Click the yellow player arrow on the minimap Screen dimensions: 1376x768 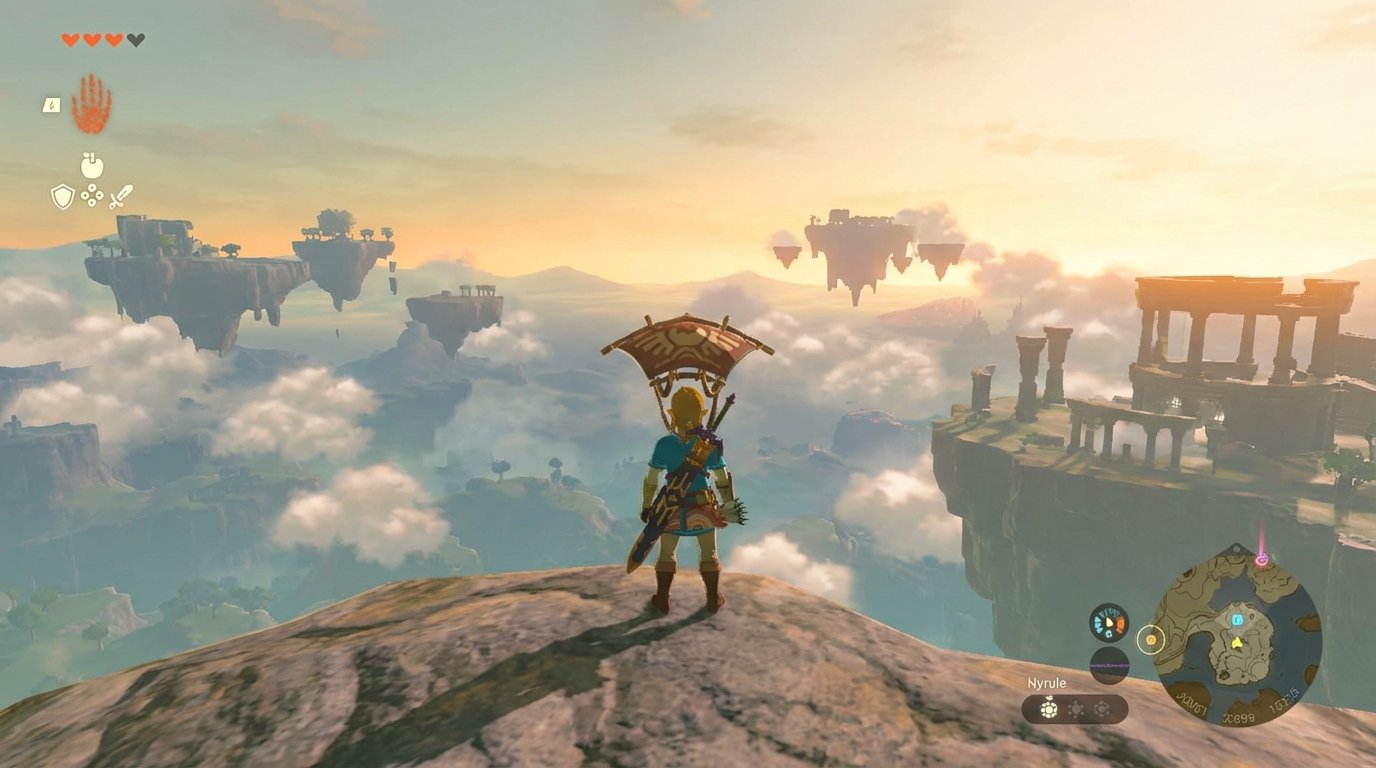(x=1236, y=642)
